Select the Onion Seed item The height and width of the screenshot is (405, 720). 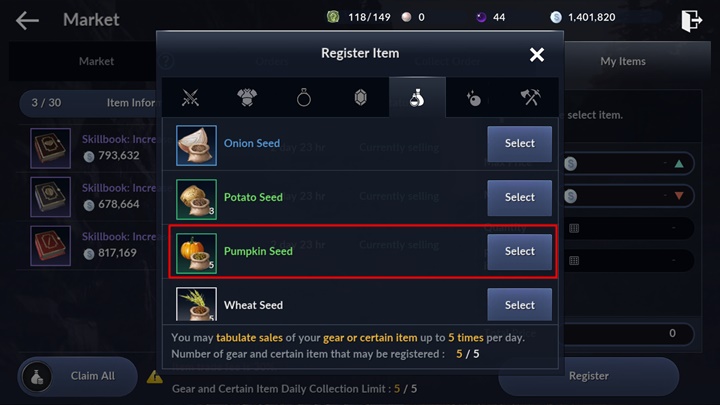[519, 143]
